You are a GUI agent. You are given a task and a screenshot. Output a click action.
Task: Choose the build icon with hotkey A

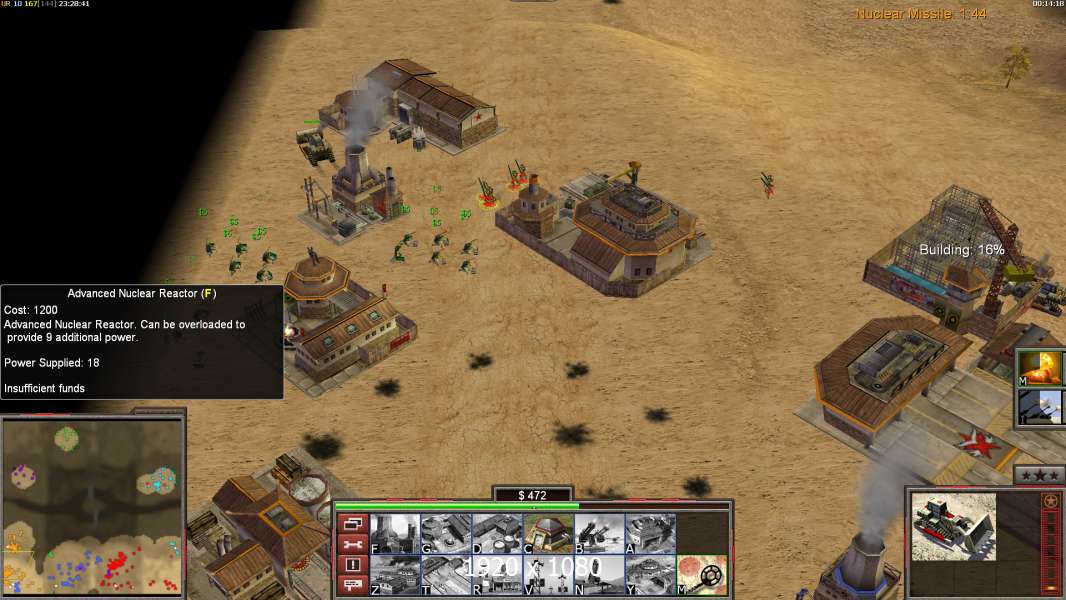tap(650, 533)
